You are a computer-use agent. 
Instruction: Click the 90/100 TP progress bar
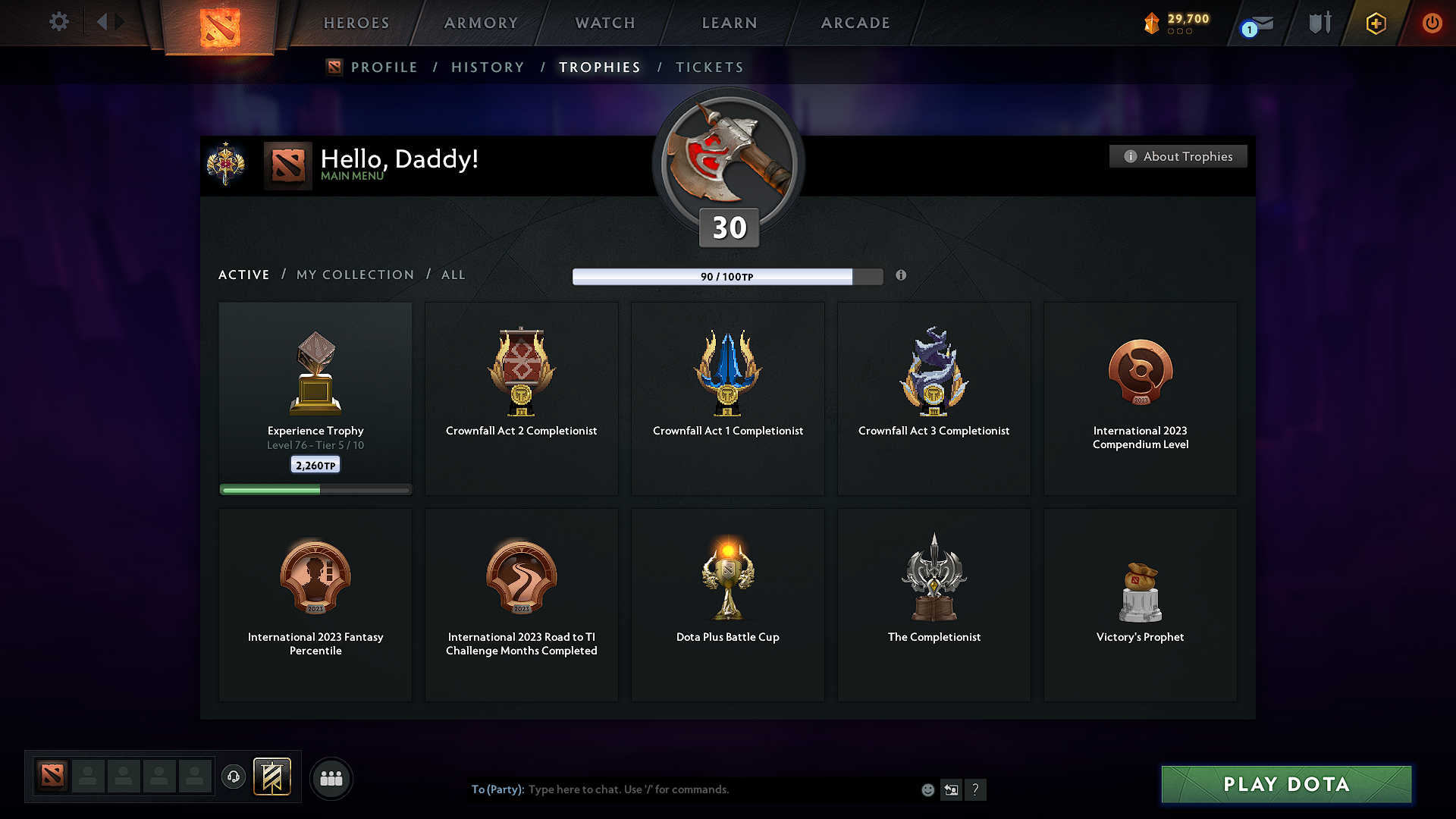[x=727, y=276]
